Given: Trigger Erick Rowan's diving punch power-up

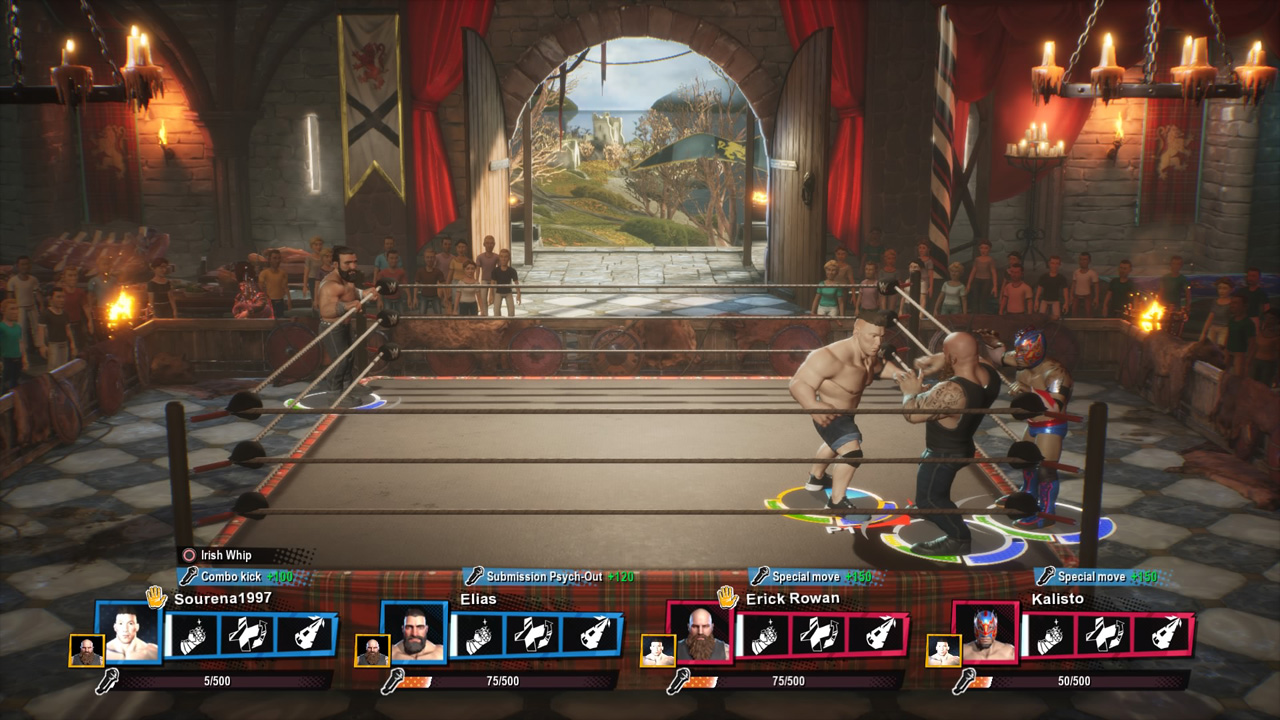Looking at the screenshot, I should coord(875,635).
